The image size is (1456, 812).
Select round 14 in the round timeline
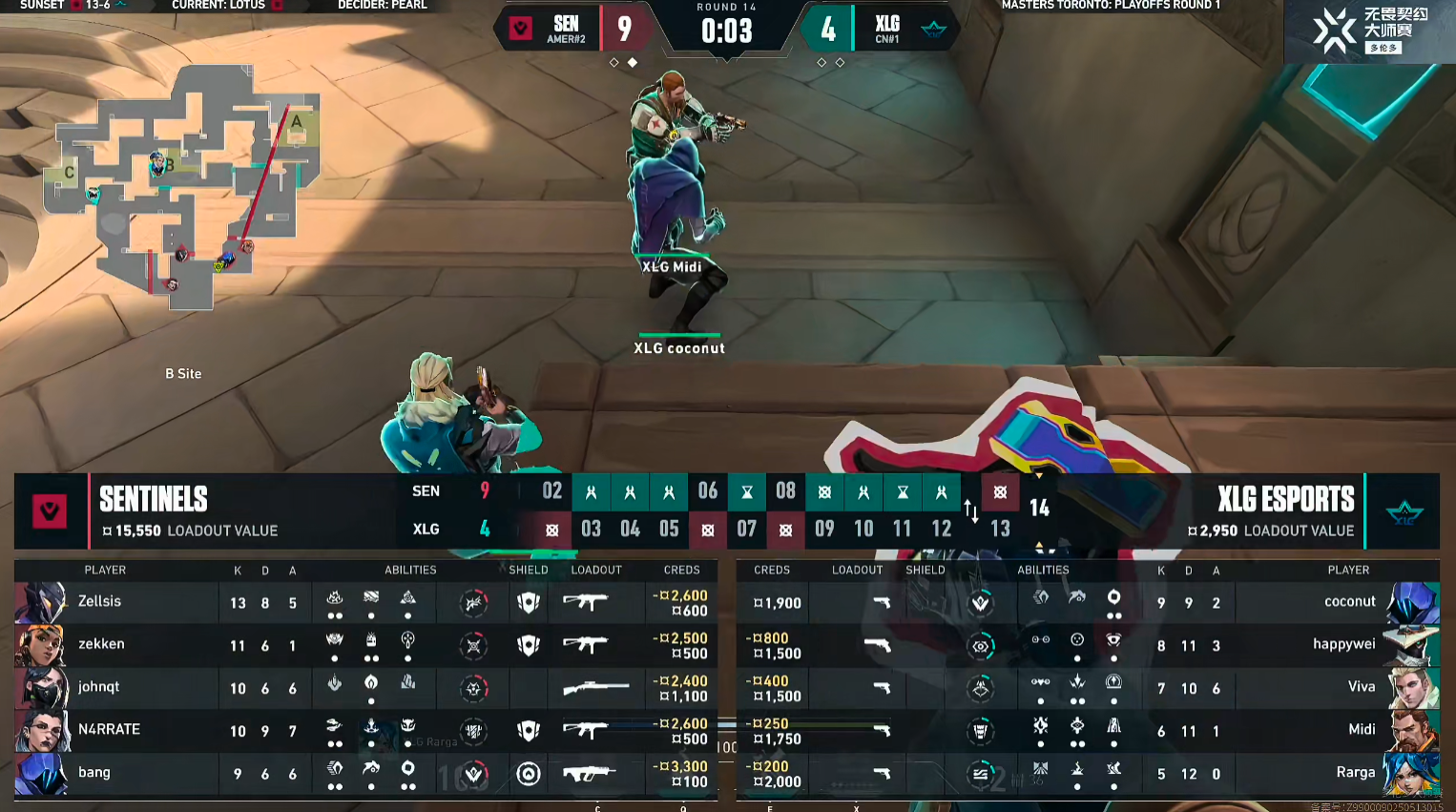coord(1039,509)
